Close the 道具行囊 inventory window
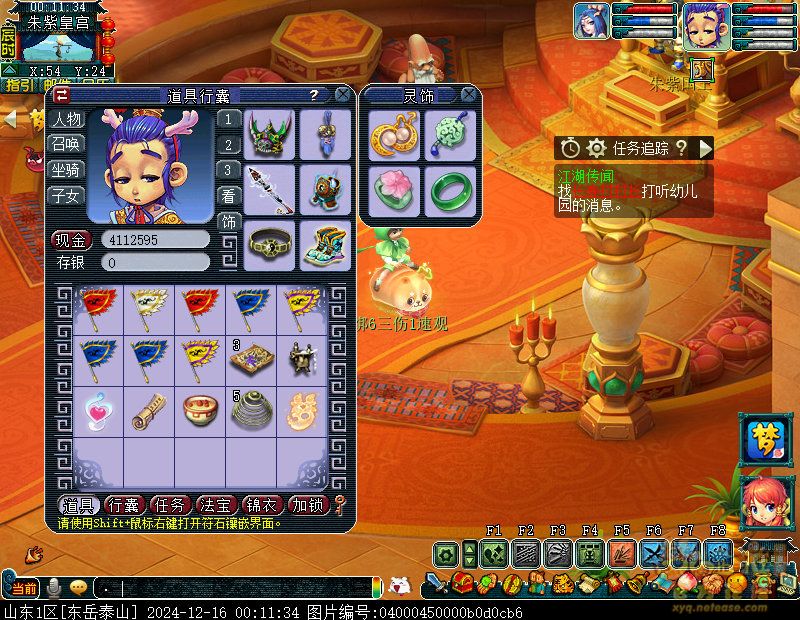Screen dimensions: 800x620 343,95
